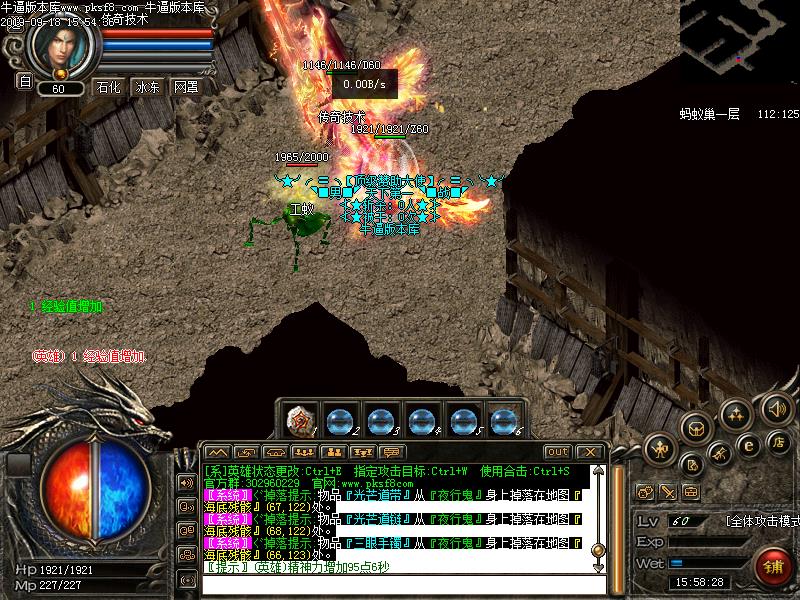The image size is (800, 600).
Task: Click into the chat text input field
Action: point(400,567)
